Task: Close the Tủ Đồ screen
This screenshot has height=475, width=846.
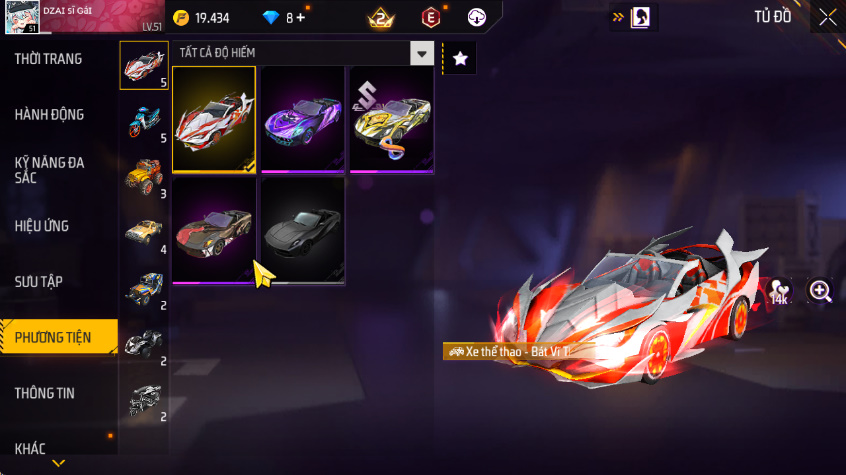Action: (827, 17)
